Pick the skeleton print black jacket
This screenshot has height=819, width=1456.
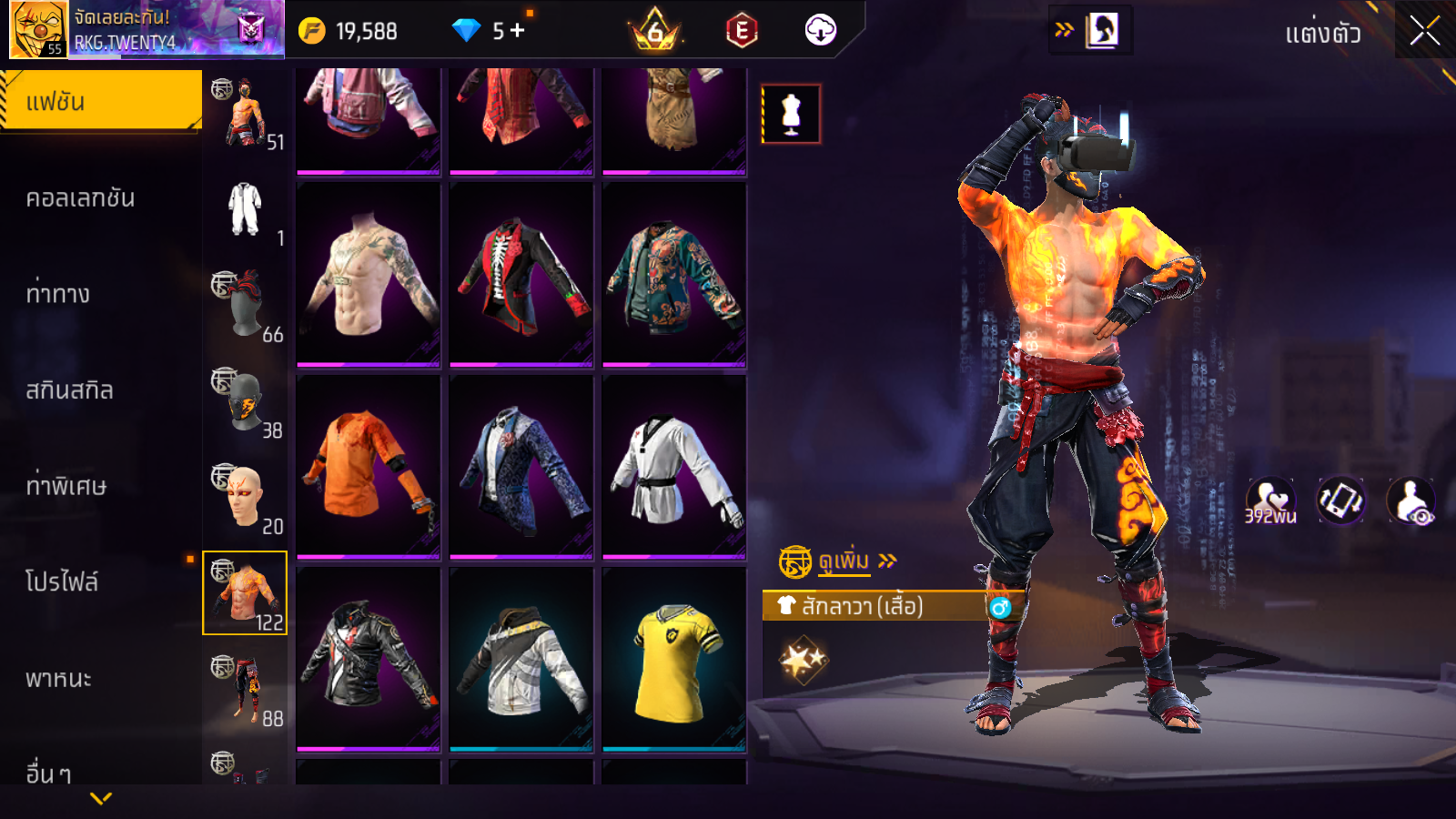click(x=521, y=275)
